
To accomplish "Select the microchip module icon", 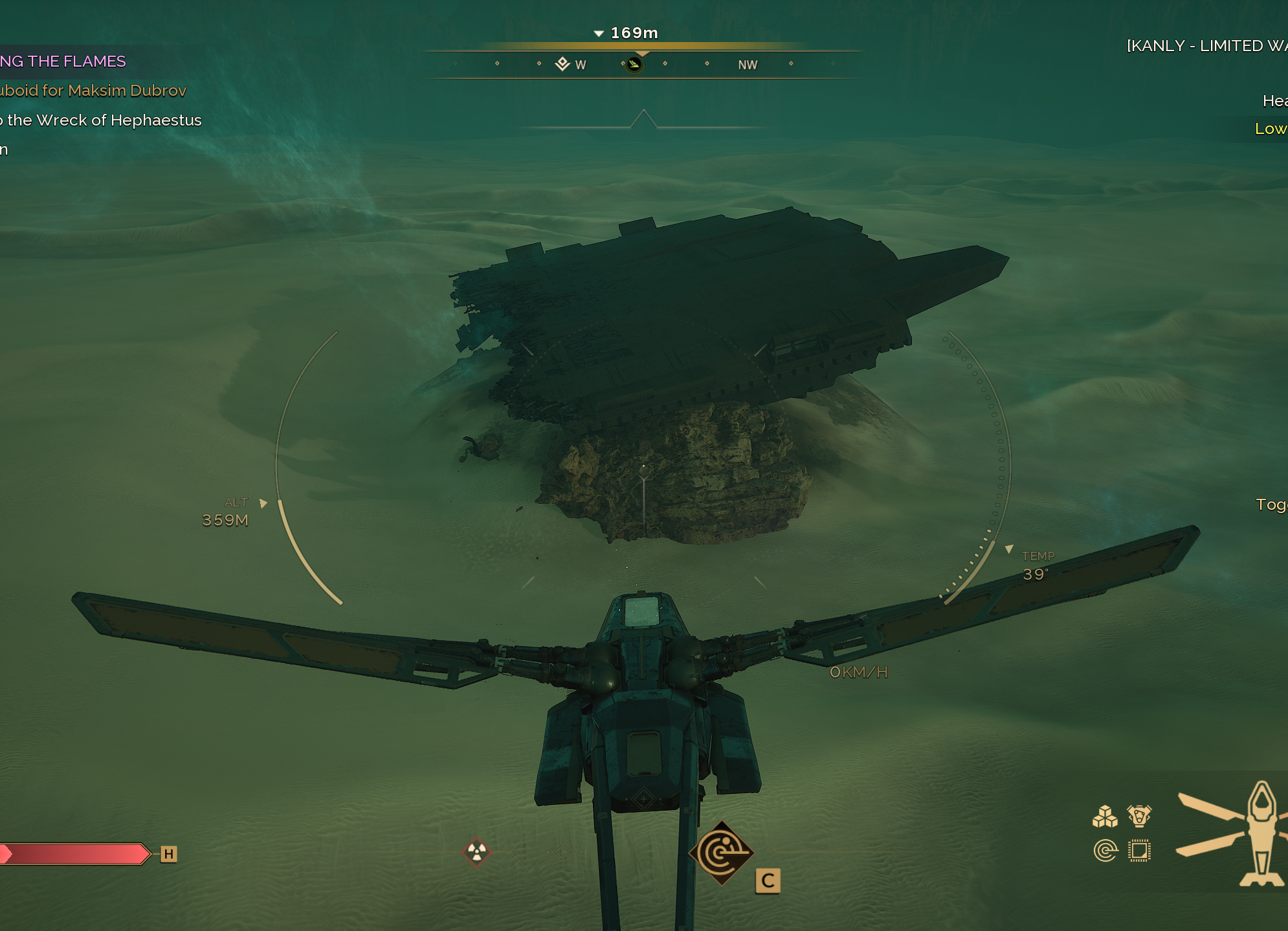I will 1139,850.
